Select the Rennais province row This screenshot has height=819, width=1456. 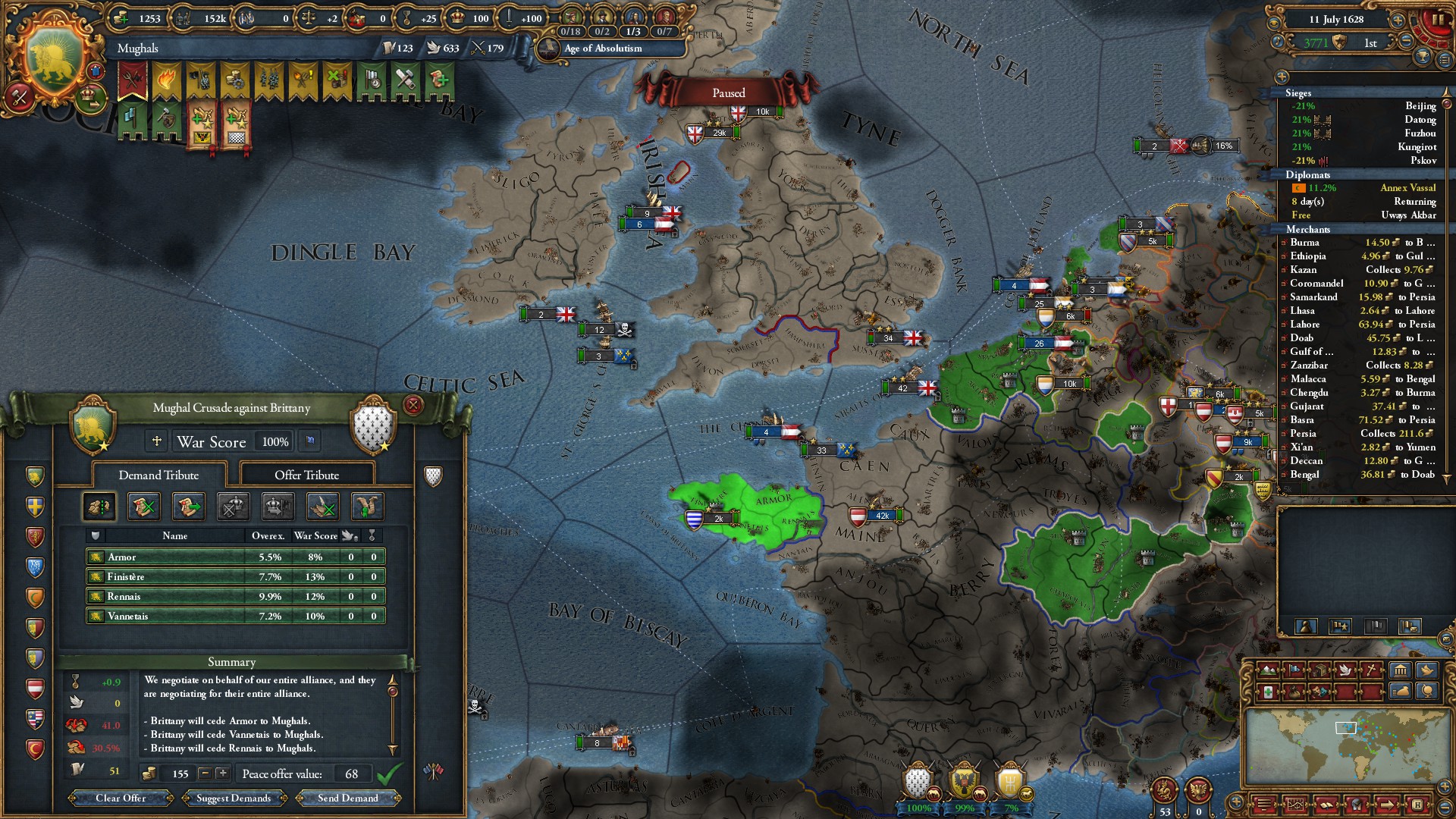(x=235, y=596)
